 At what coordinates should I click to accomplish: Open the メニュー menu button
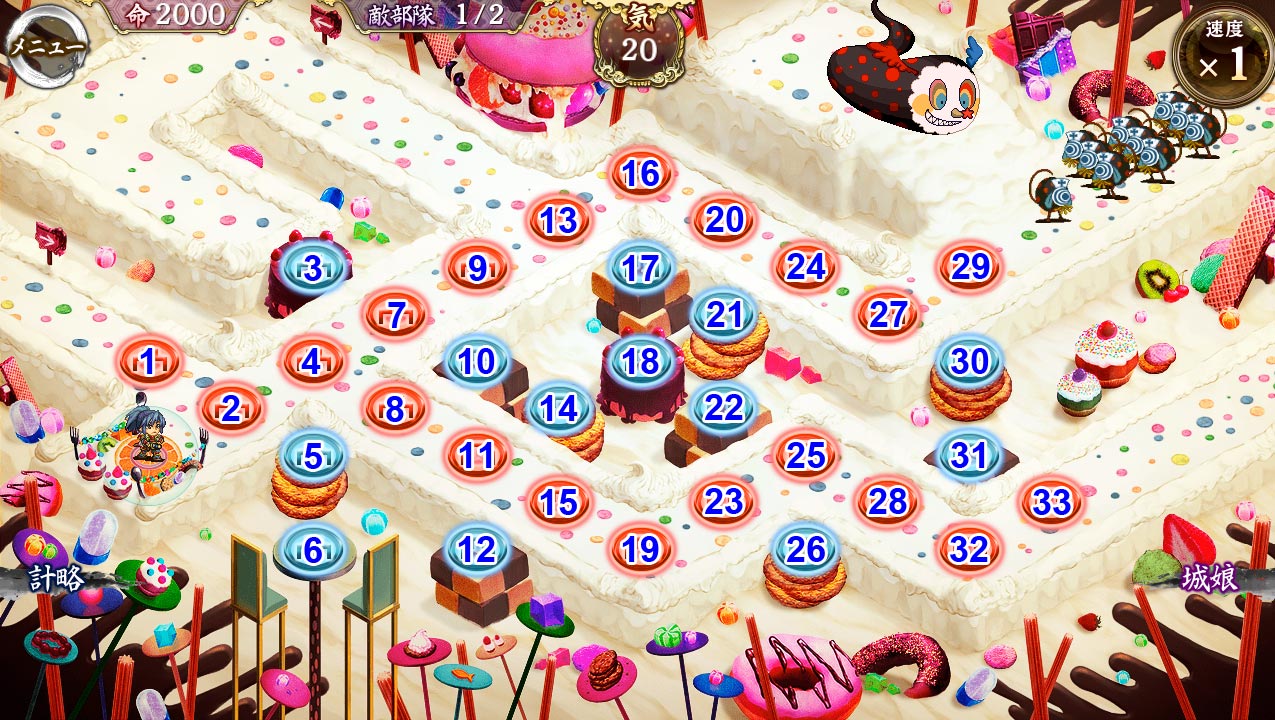45,44
